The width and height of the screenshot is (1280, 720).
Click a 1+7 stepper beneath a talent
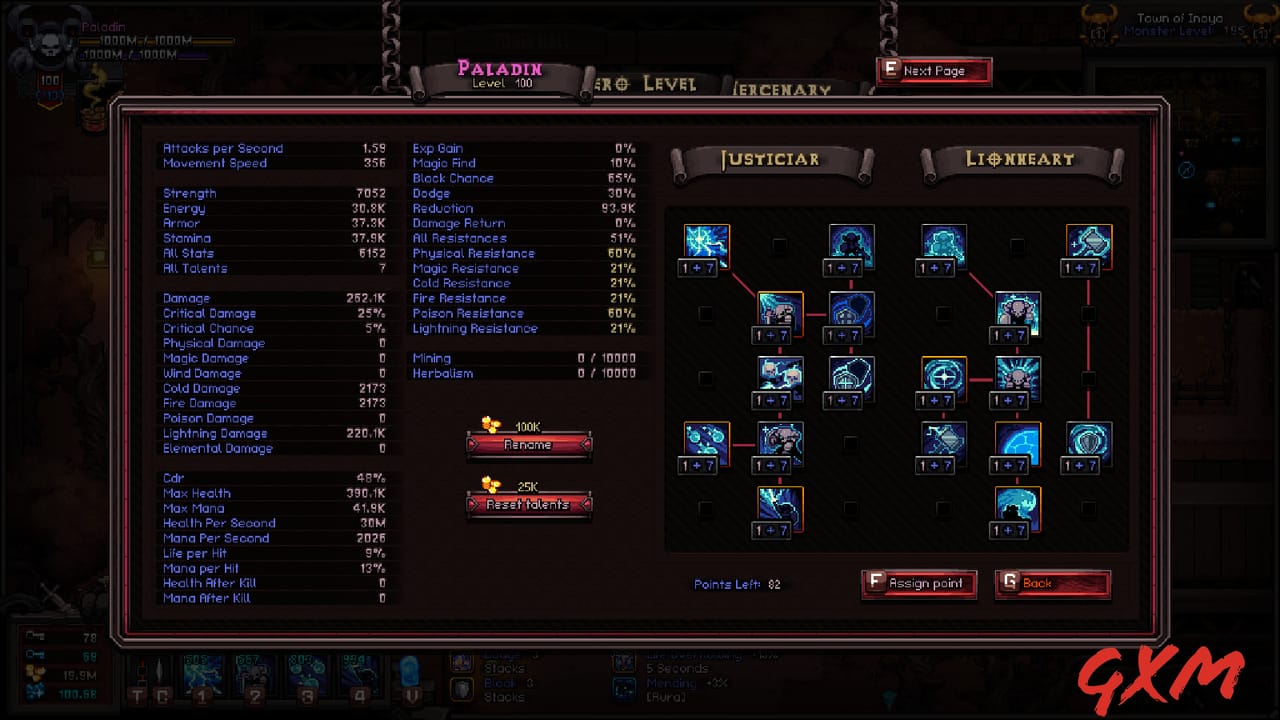pos(707,267)
